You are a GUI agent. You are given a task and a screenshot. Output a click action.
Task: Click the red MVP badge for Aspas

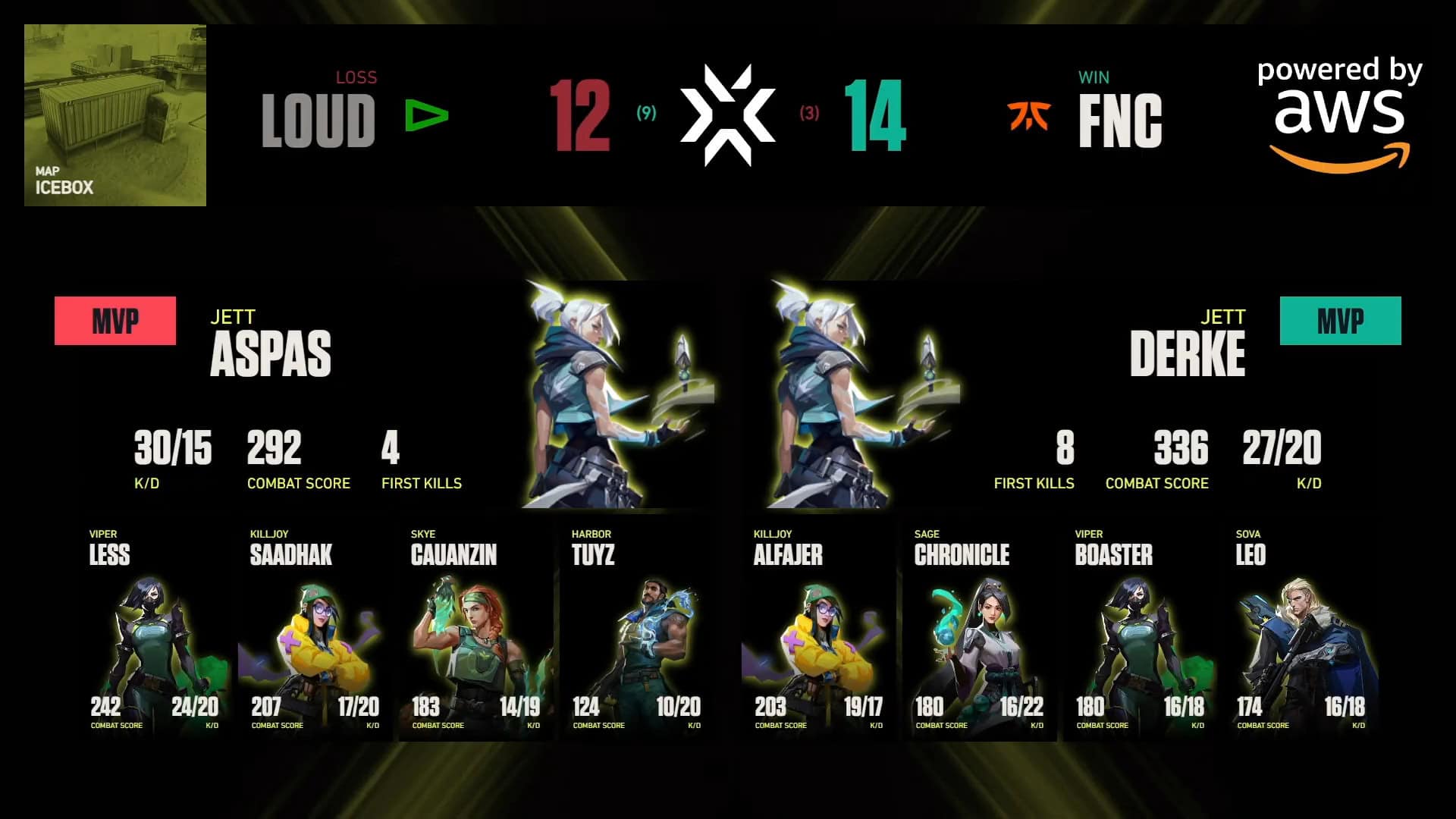coord(115,320)
